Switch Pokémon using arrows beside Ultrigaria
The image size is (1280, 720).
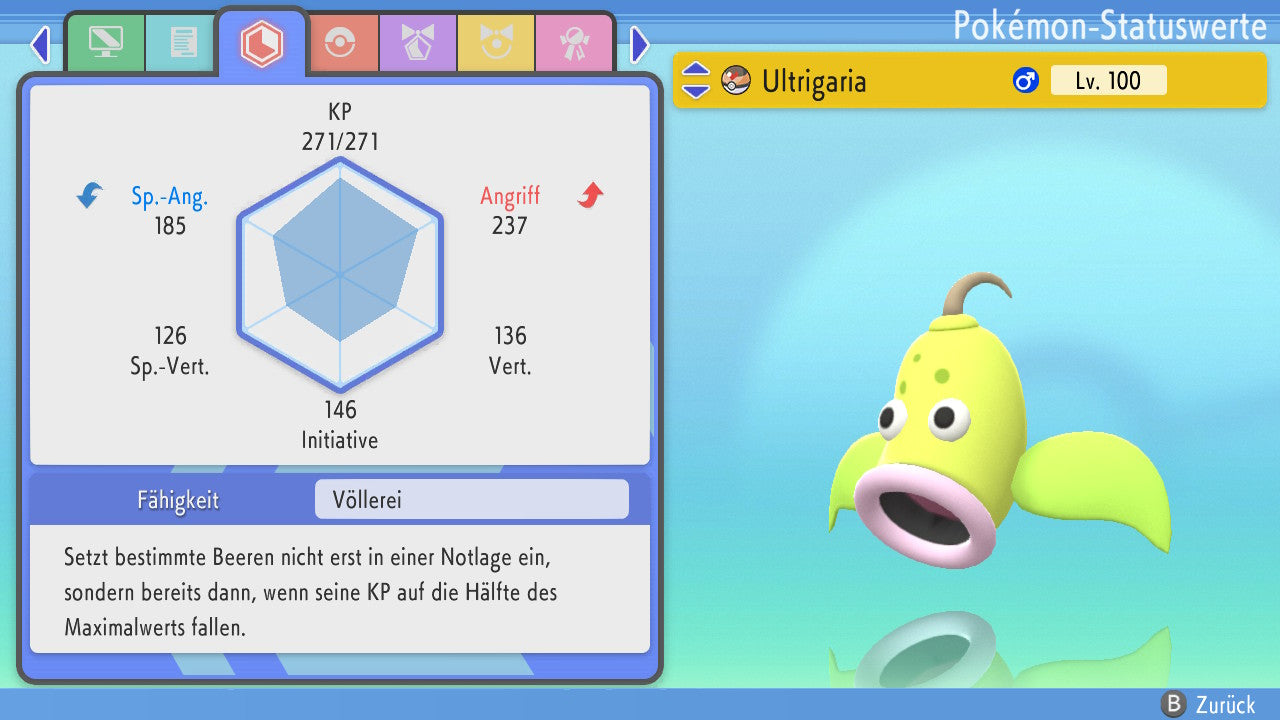(696, 80)
